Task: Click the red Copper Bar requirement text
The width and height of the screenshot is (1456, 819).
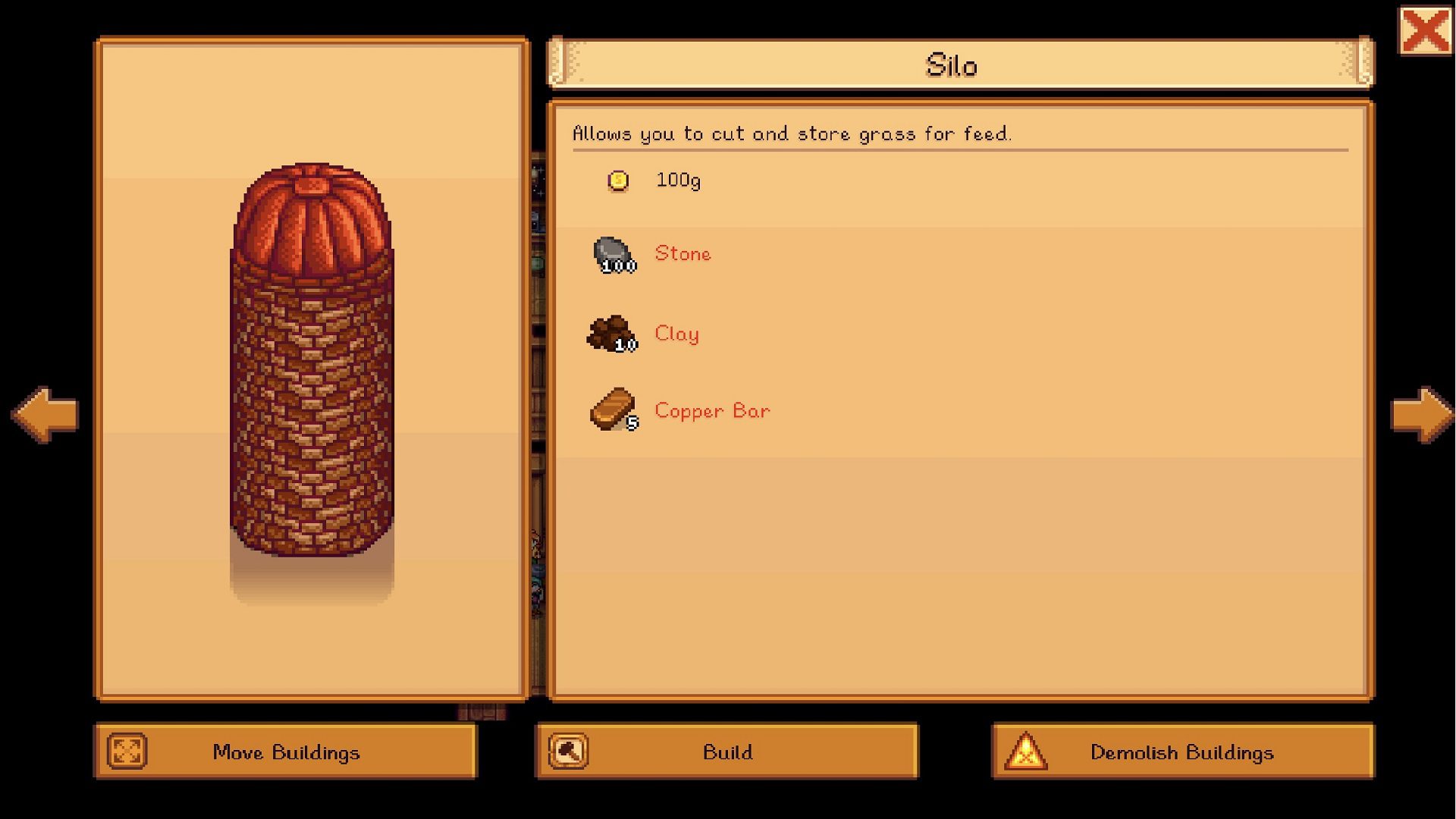Action: (711, 410)
